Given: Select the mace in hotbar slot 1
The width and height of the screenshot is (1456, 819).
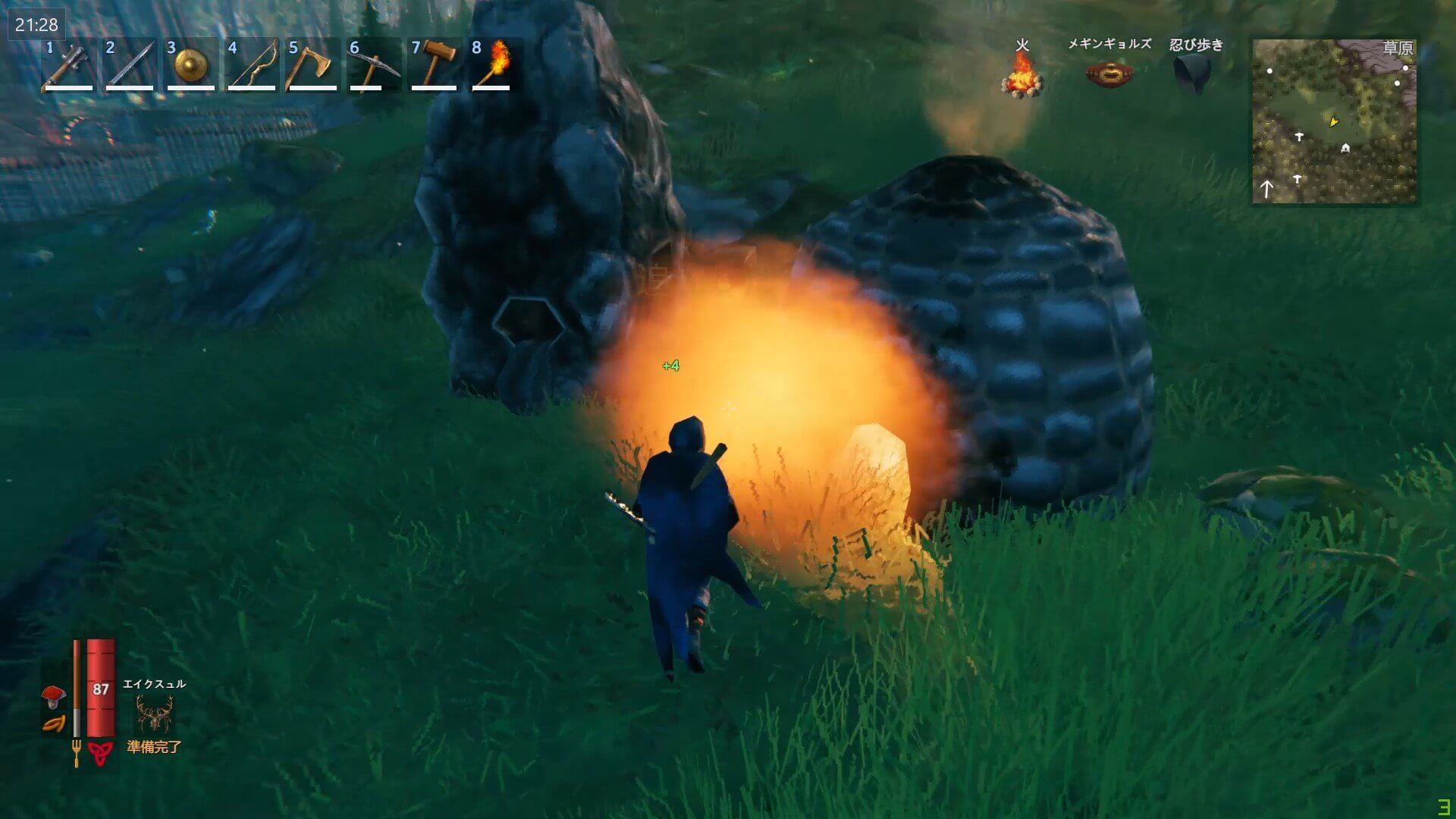Looking at the screenshot, I should [68, 65].
